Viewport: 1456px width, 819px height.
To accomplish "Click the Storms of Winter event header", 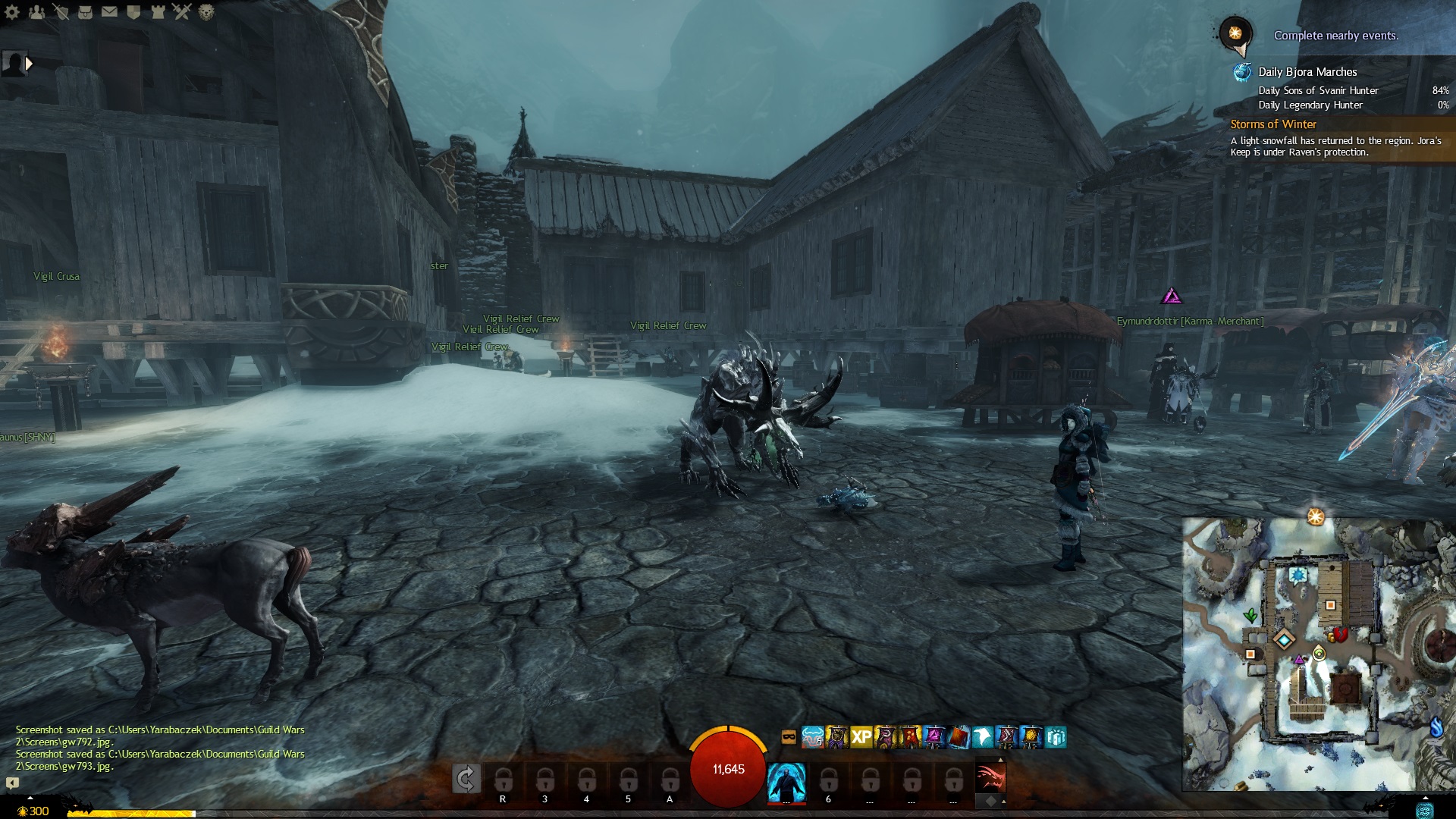I will [x=1273, y=124].
